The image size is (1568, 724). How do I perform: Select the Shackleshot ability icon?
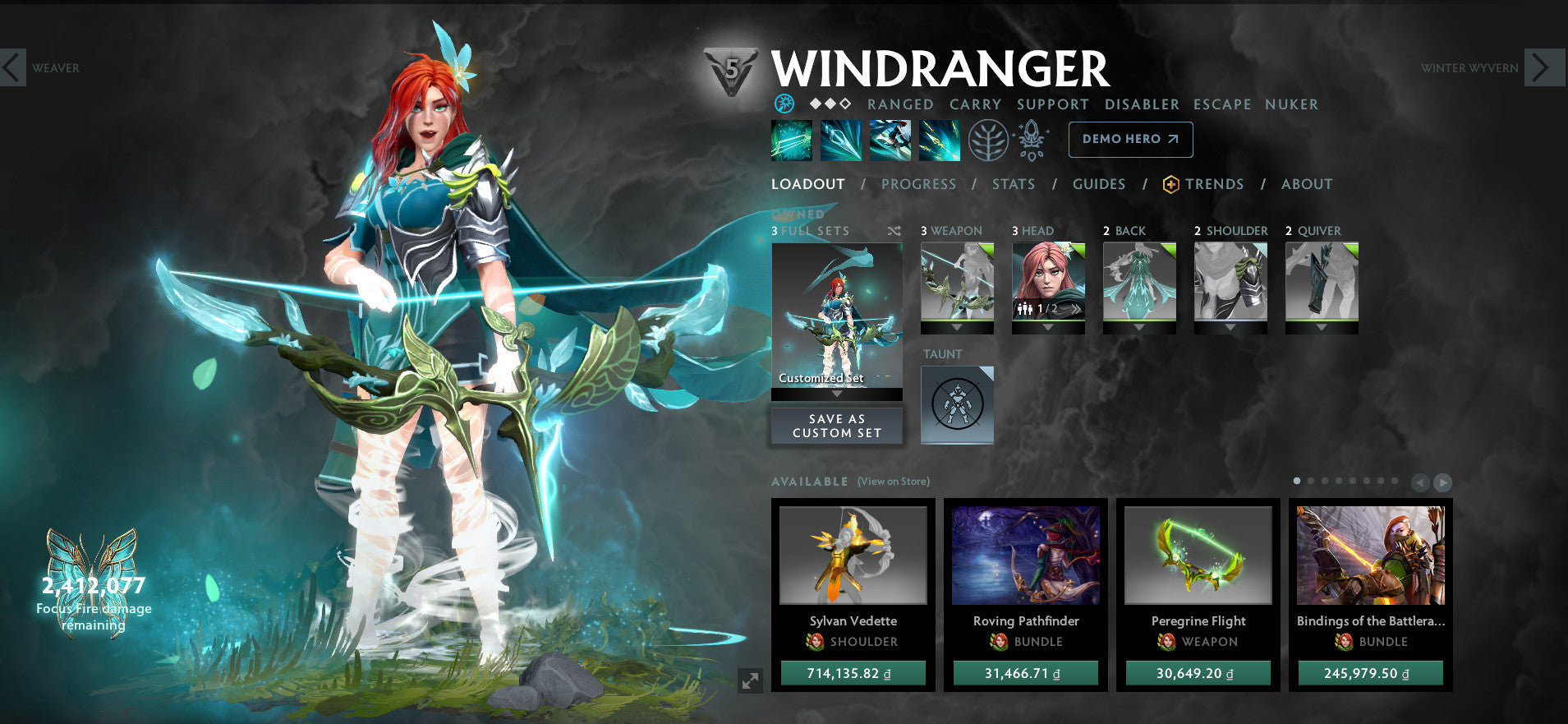(x=791, y=140)
